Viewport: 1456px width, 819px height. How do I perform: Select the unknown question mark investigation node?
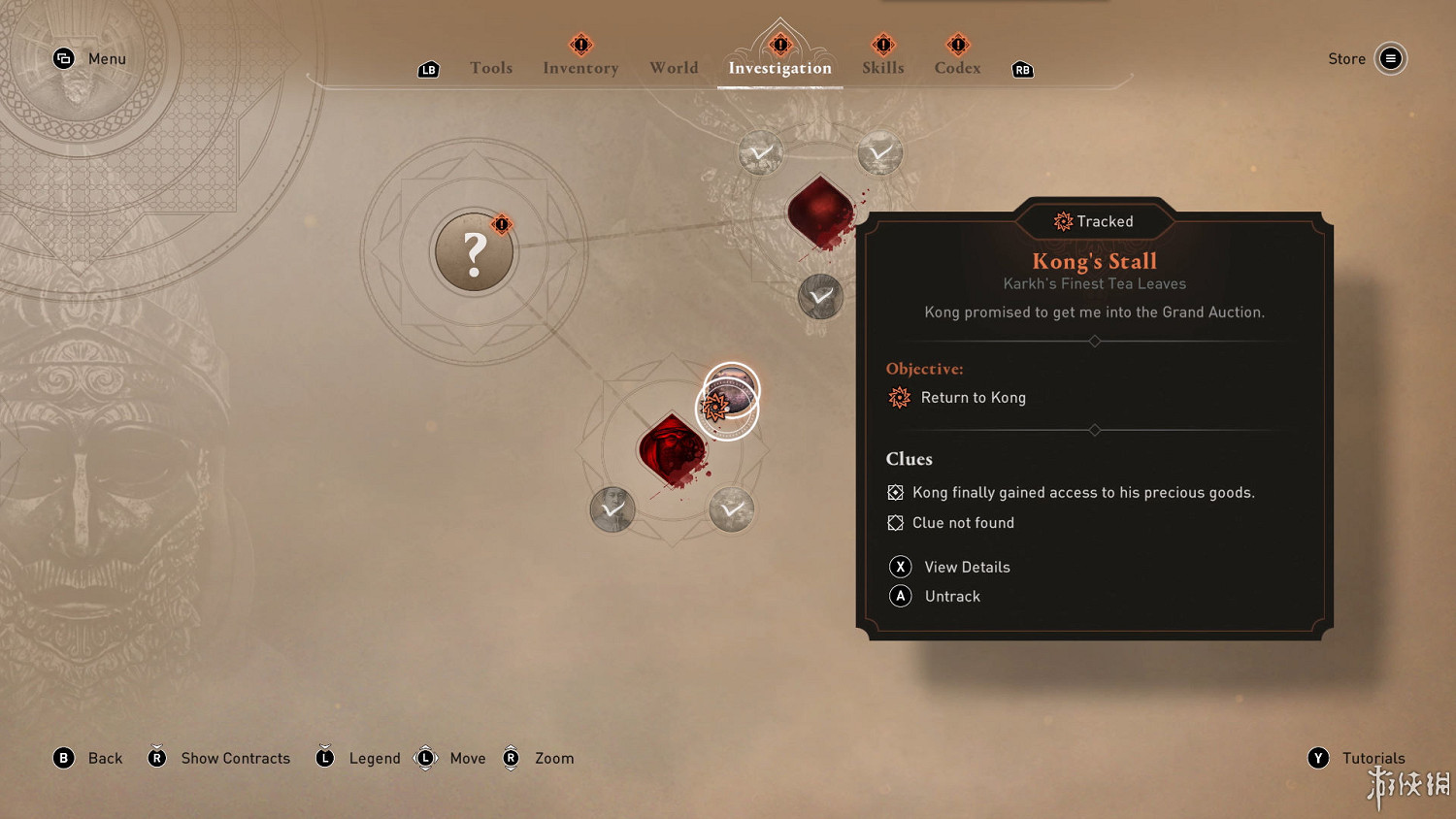point(474,252)
